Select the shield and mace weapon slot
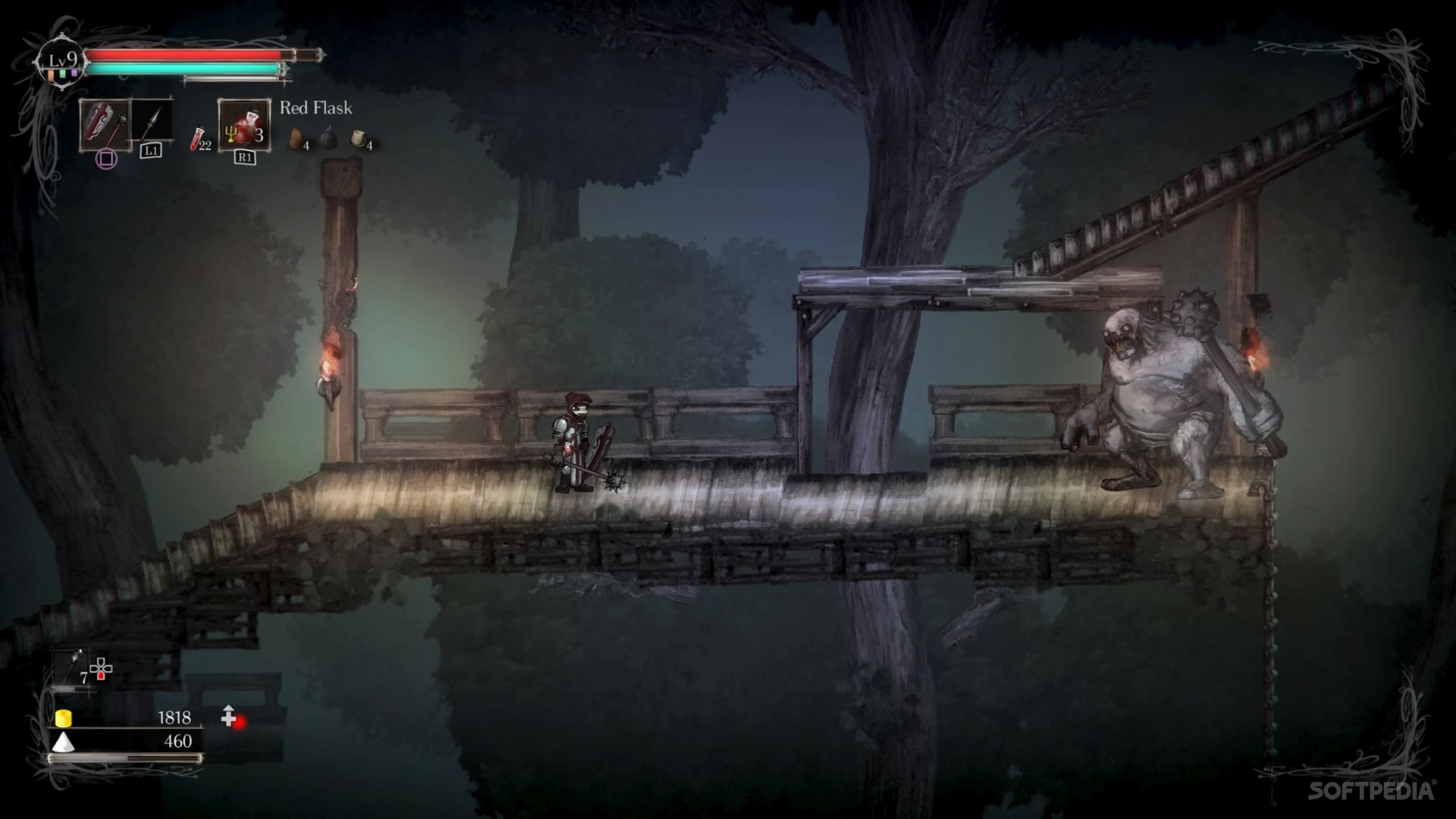Viewport: 1456px width, 819px height. tap(105, 125)
